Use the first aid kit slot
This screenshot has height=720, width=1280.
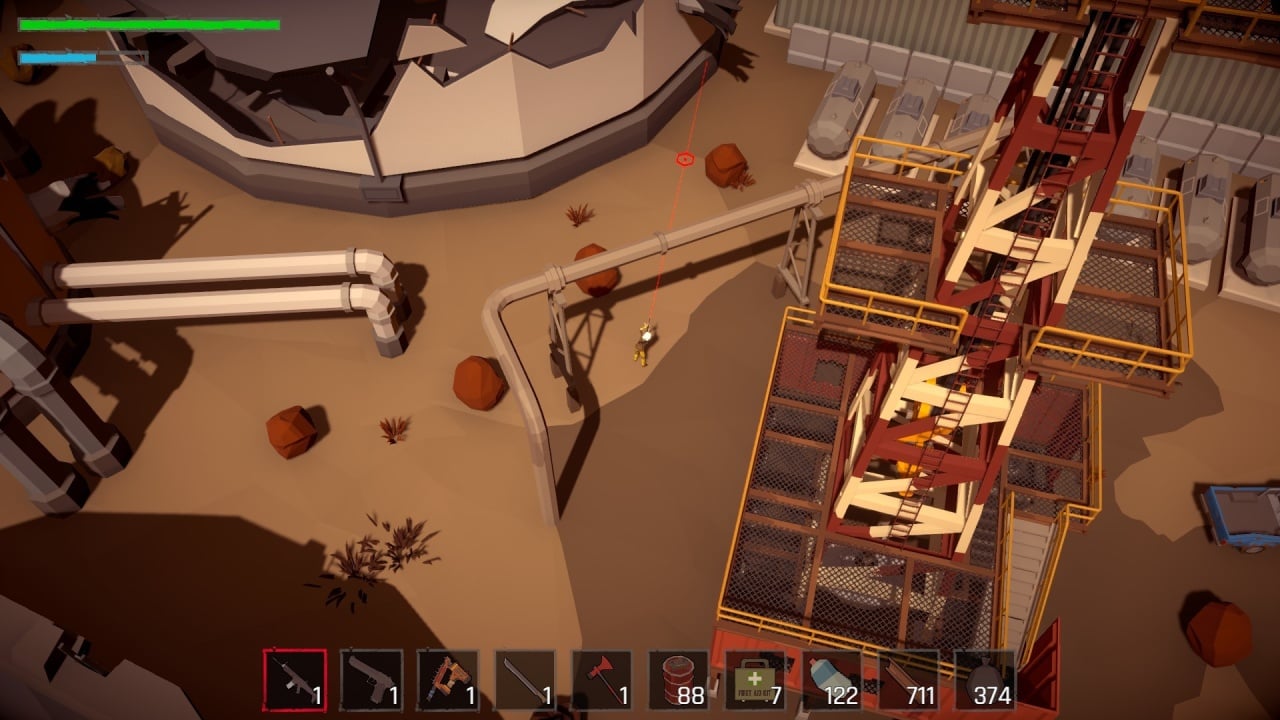pyautogui.click(x=755, y=680)
